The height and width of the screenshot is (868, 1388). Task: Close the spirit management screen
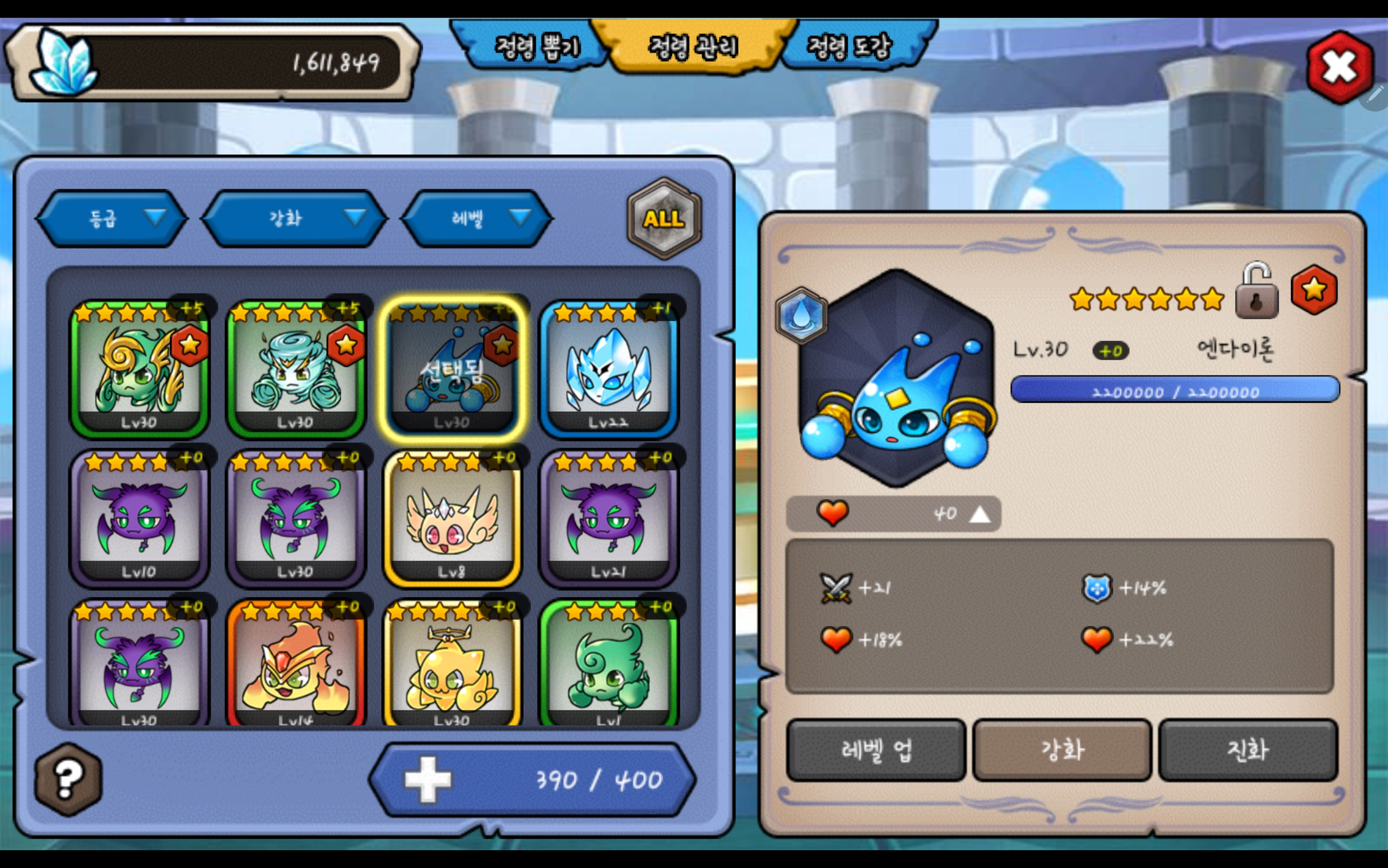(x=1339, y=66)
